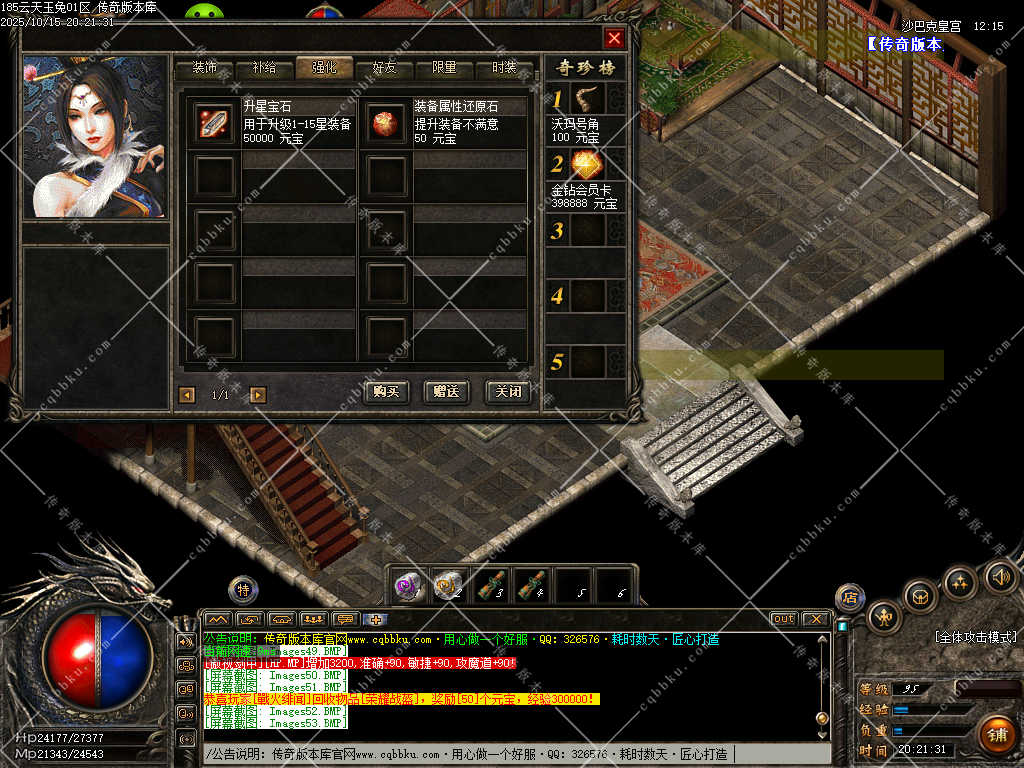Choose the 装备属性还原石 restore stone item
Screen dimensions: 1024x768
385,122
